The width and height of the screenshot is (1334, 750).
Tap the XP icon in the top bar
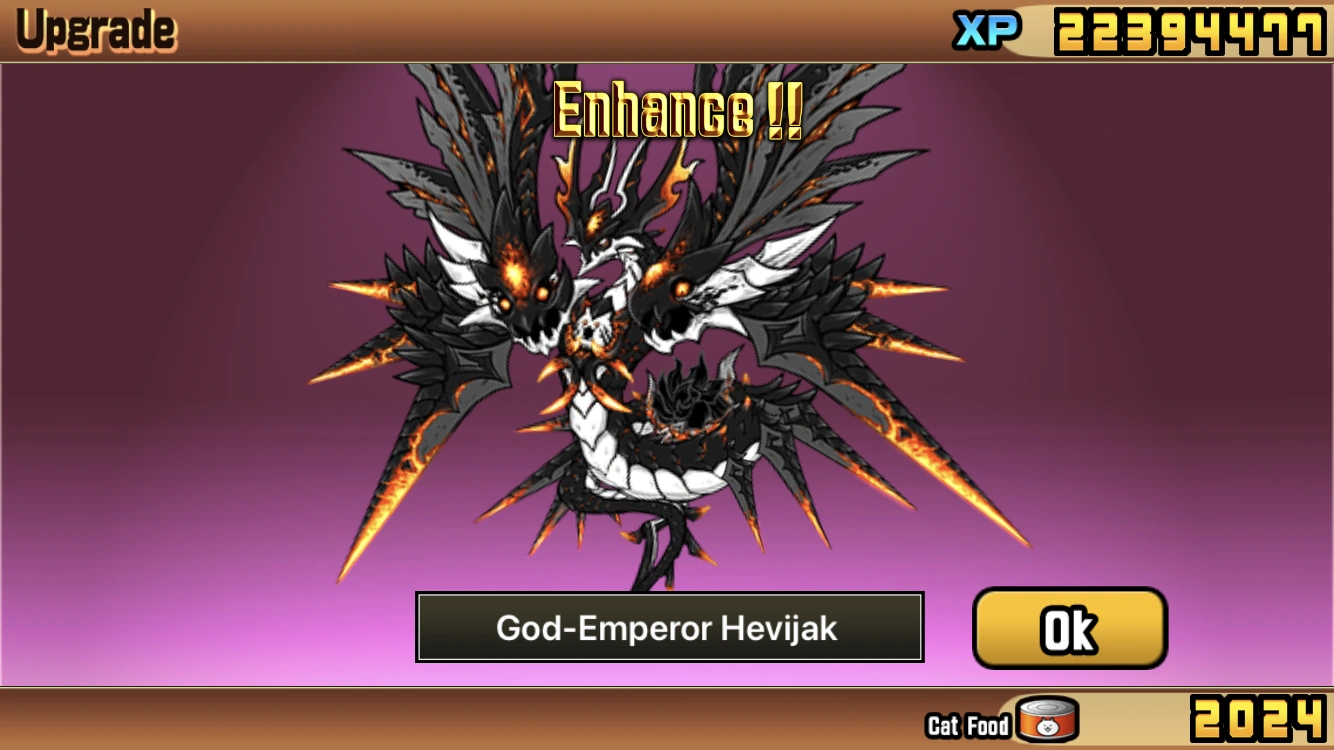(986, 31)
